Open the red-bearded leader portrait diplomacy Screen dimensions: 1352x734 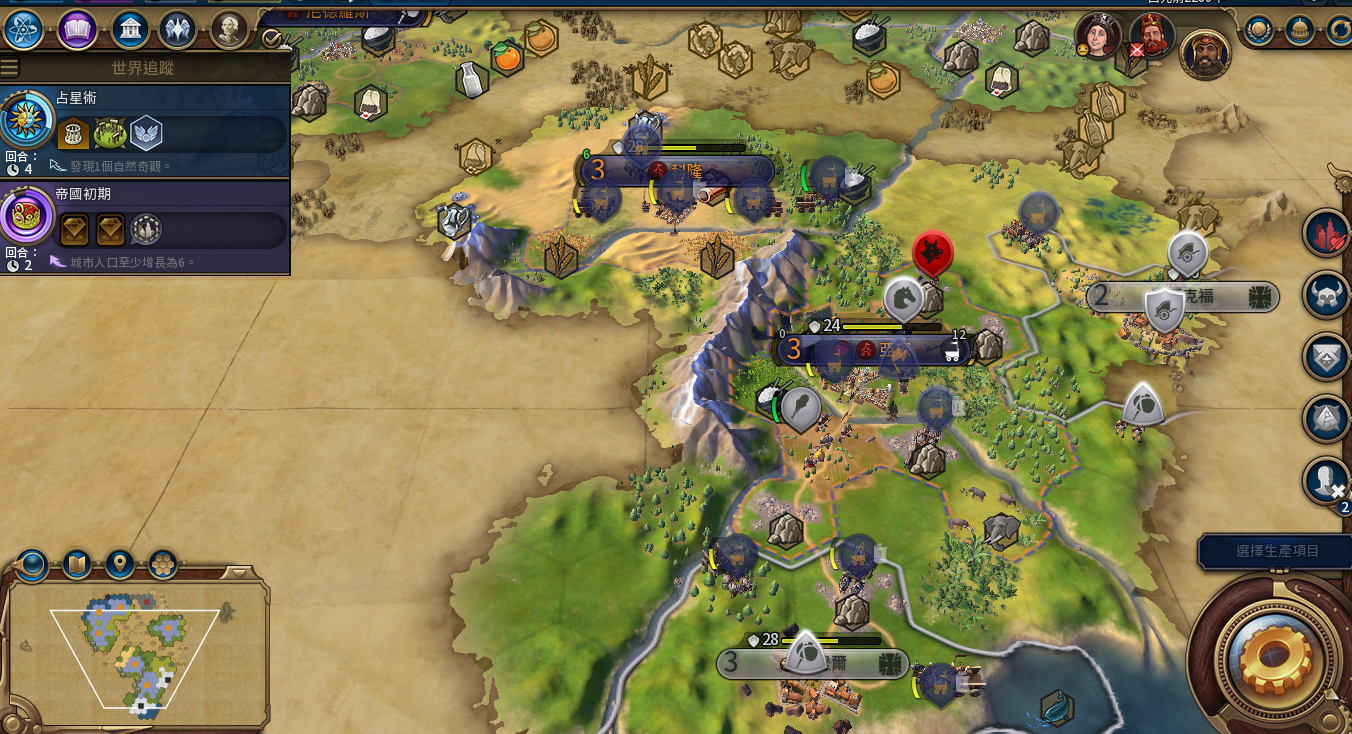click(1151, 37)
